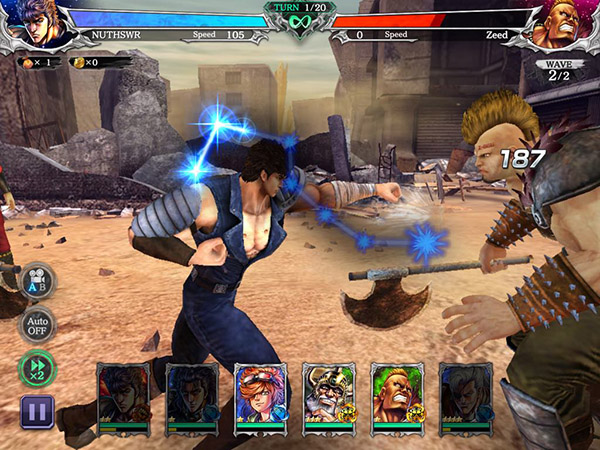Select the greyed-out long-haired fighter card
The height and width of the screenshot is (450, 600).
[466, 397]
